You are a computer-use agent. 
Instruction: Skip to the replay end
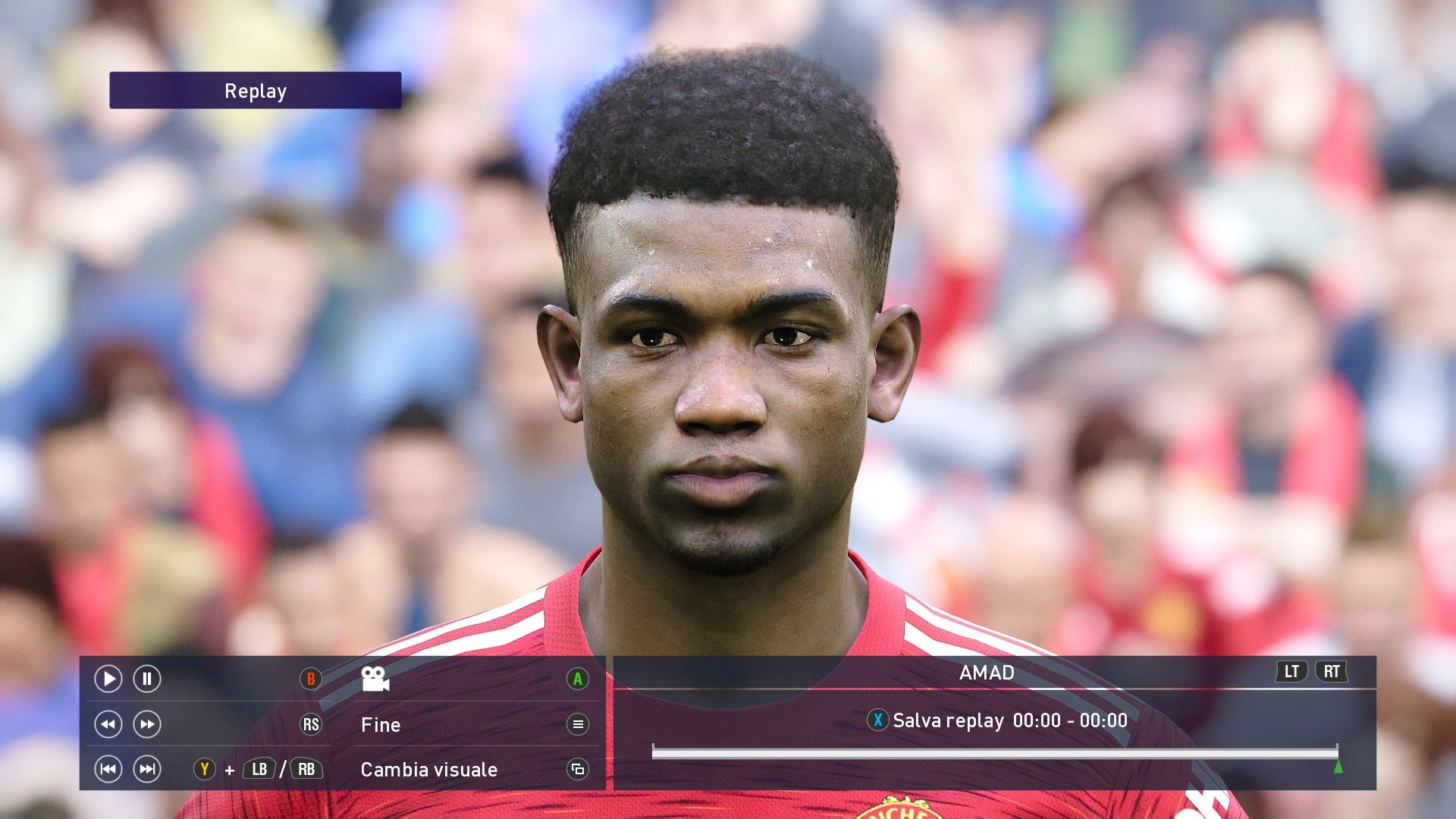click(147, 769)
